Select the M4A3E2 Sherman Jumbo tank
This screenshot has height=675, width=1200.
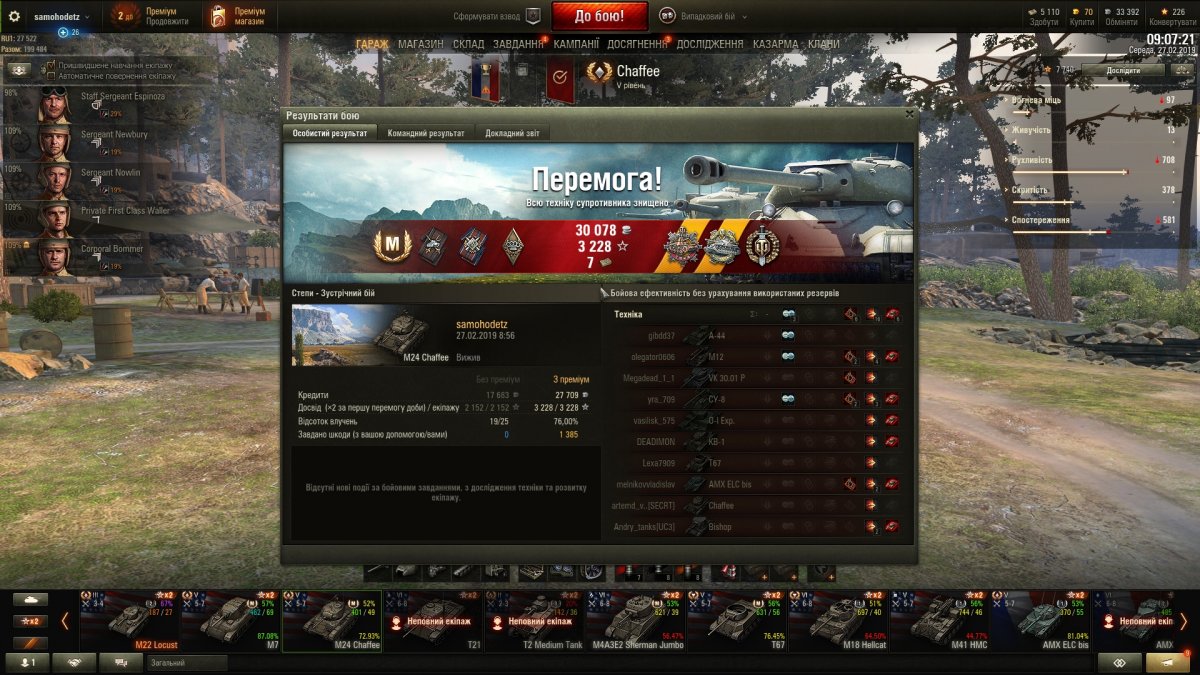tap(636, 620)
